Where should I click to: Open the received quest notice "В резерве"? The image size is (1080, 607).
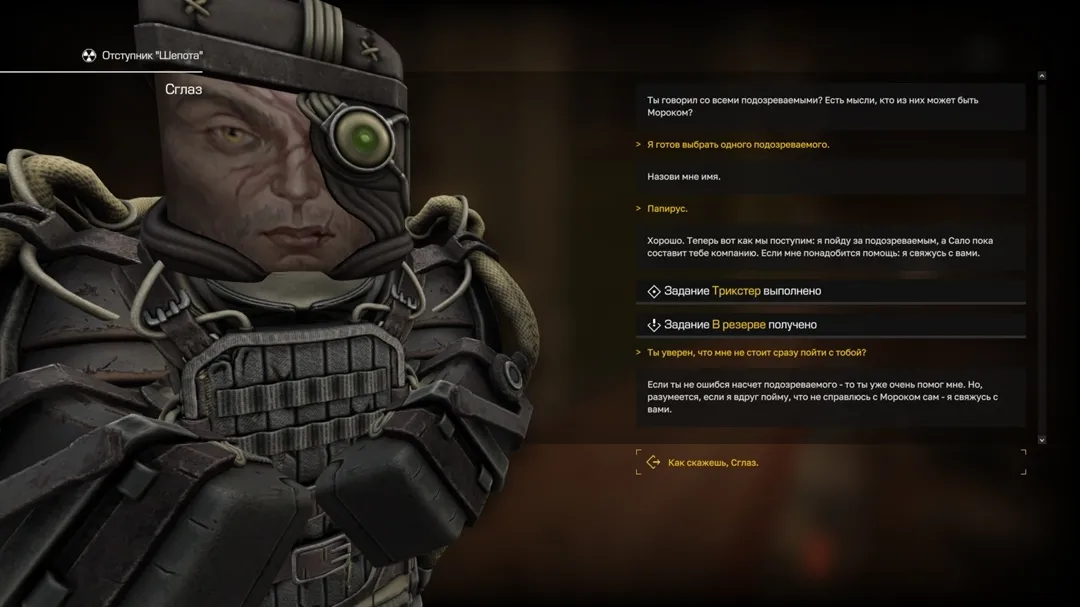pyautogui.click(x=740, y=325)
